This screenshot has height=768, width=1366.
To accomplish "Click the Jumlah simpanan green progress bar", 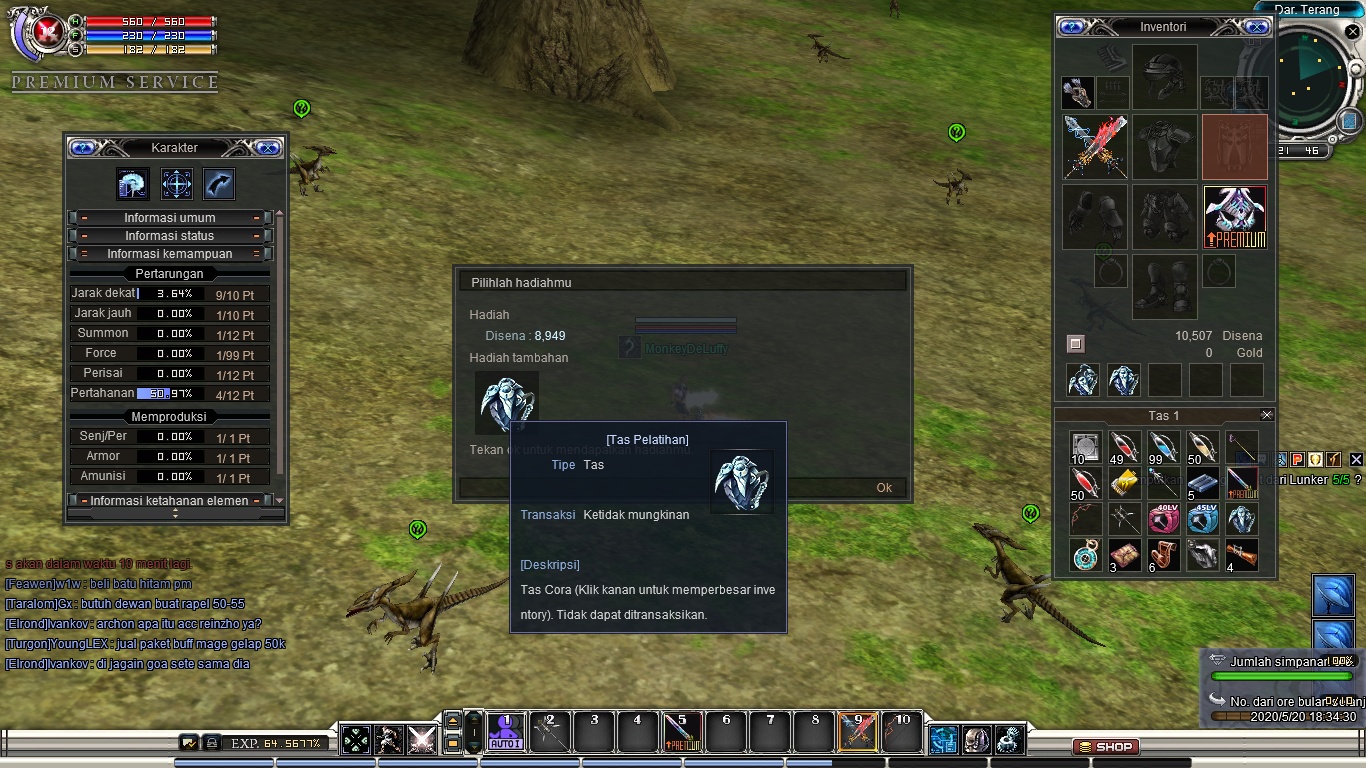I will [x=1282, y=675].
